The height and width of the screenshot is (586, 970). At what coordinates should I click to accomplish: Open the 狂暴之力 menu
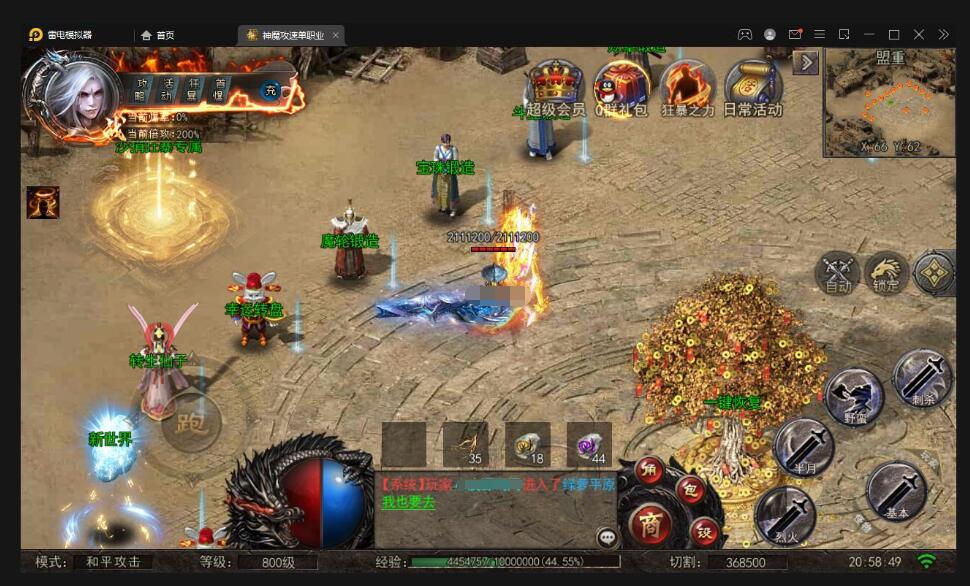coord(687,85)
